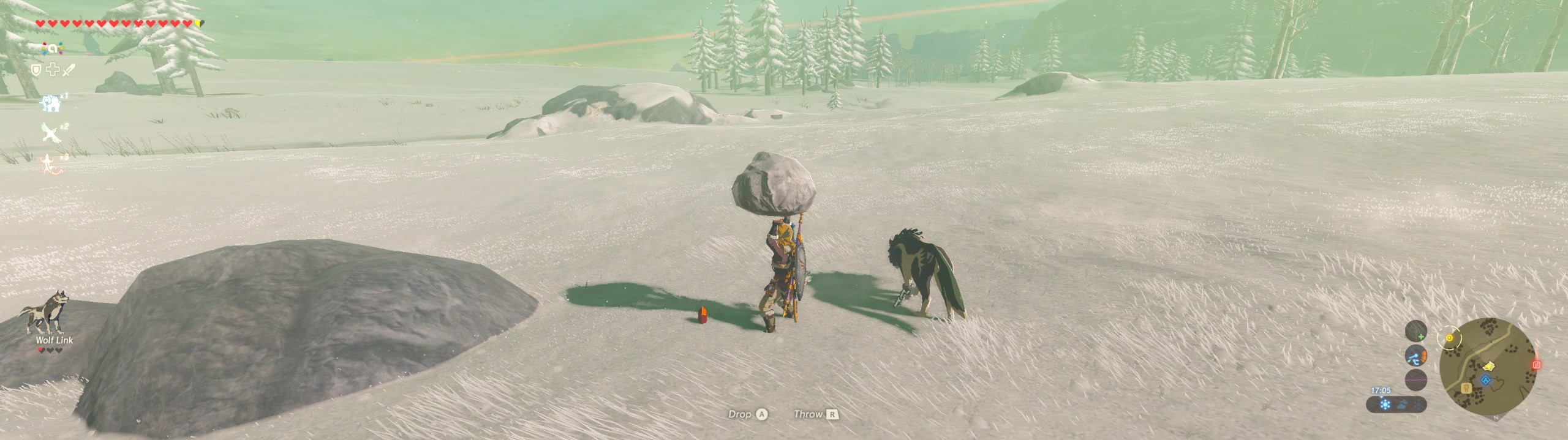Select the sword weapon d-pad icon
This screenshot has height=440, width=1568.
tap(68, 70)
